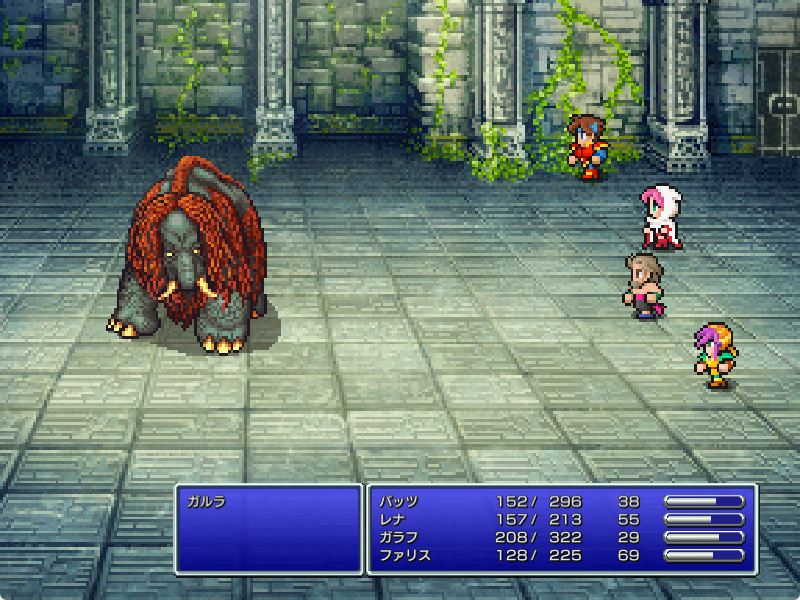
Task: Select the enemy ガルラ in the target list
Action: (207, 501)
